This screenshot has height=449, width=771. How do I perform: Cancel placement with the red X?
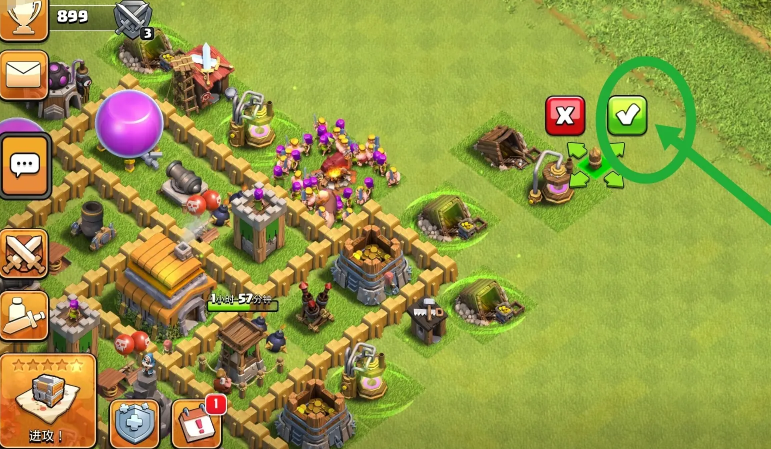[x=565, y=116]
